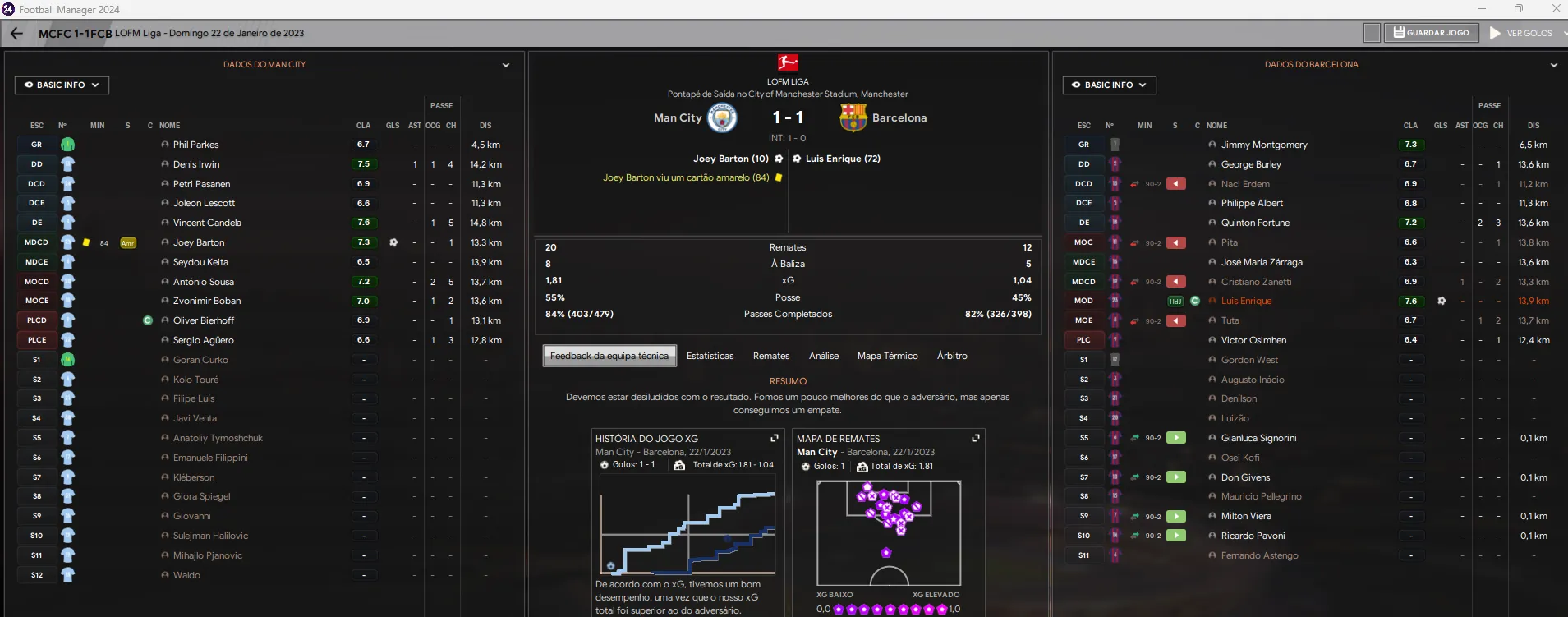Screen dimensions: 1568x617
Task: Minimize the Football Manager window
Action: pyautogui.click(x=1482, y=9)
